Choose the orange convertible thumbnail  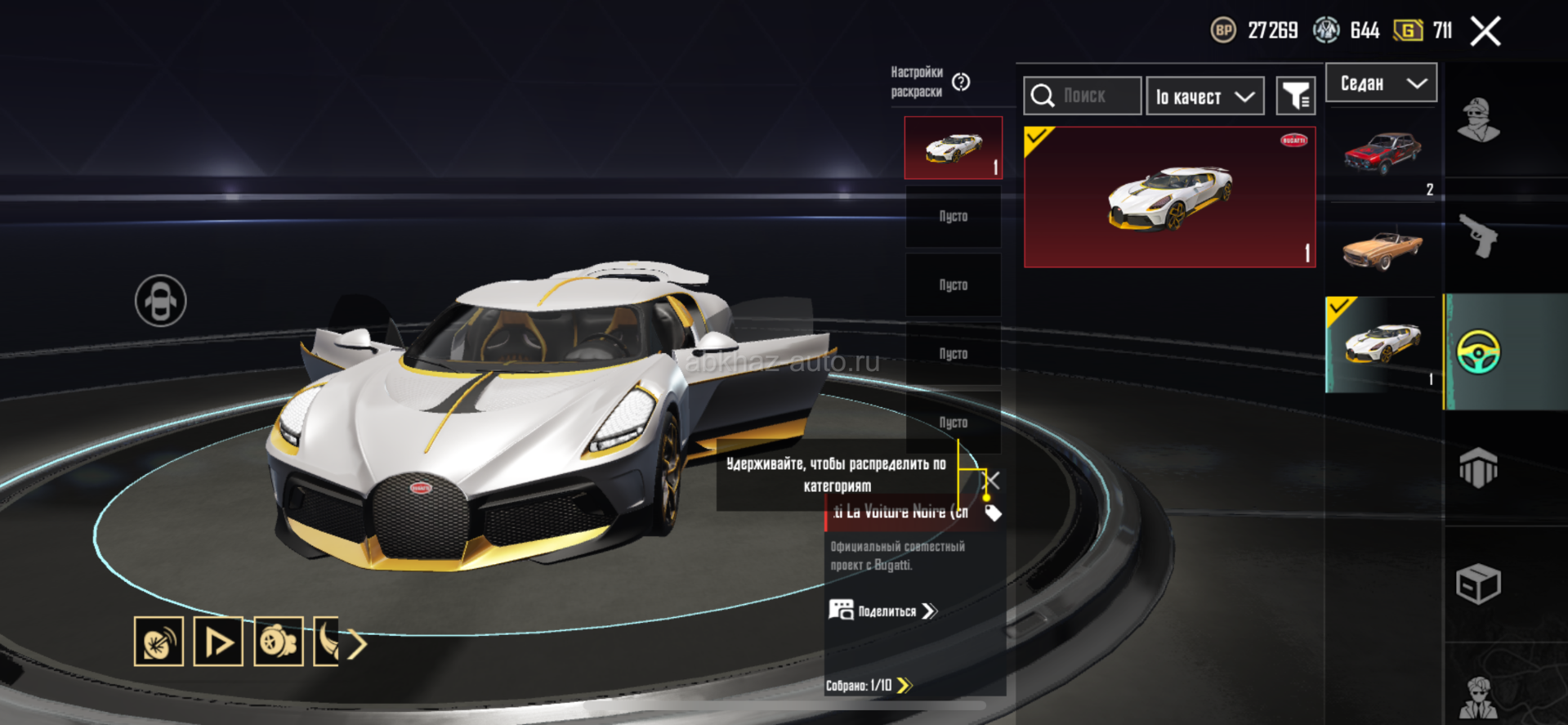(x=1383, y=248)
